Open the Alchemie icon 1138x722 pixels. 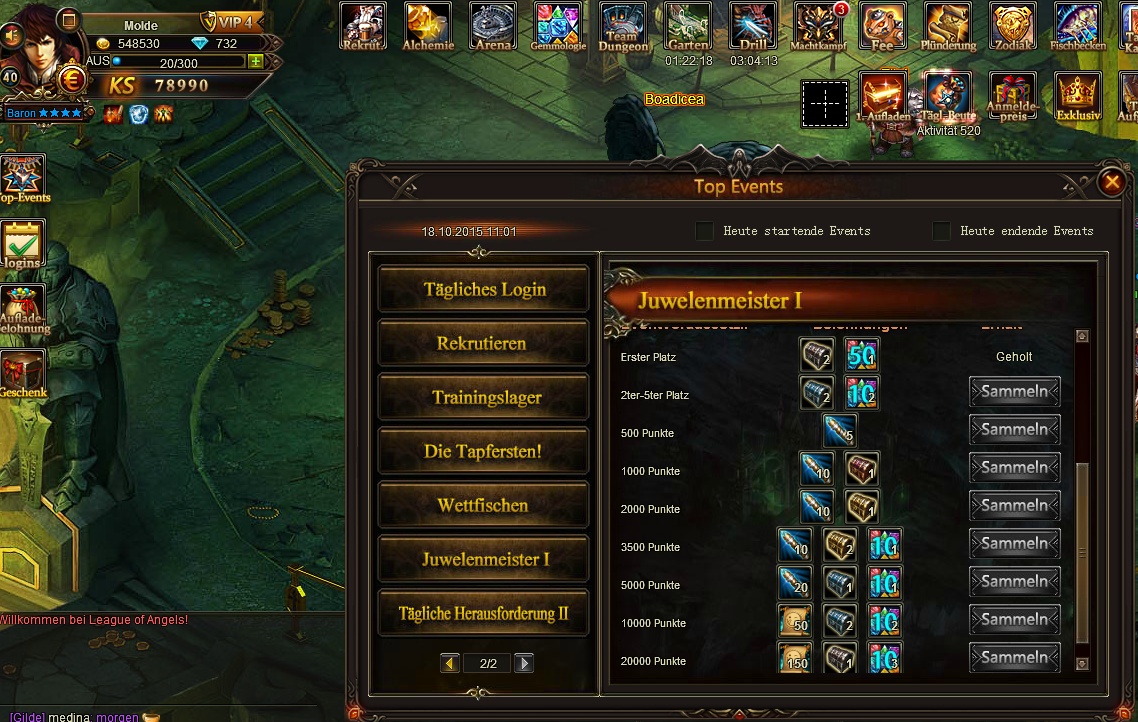(x=428, y=25)
